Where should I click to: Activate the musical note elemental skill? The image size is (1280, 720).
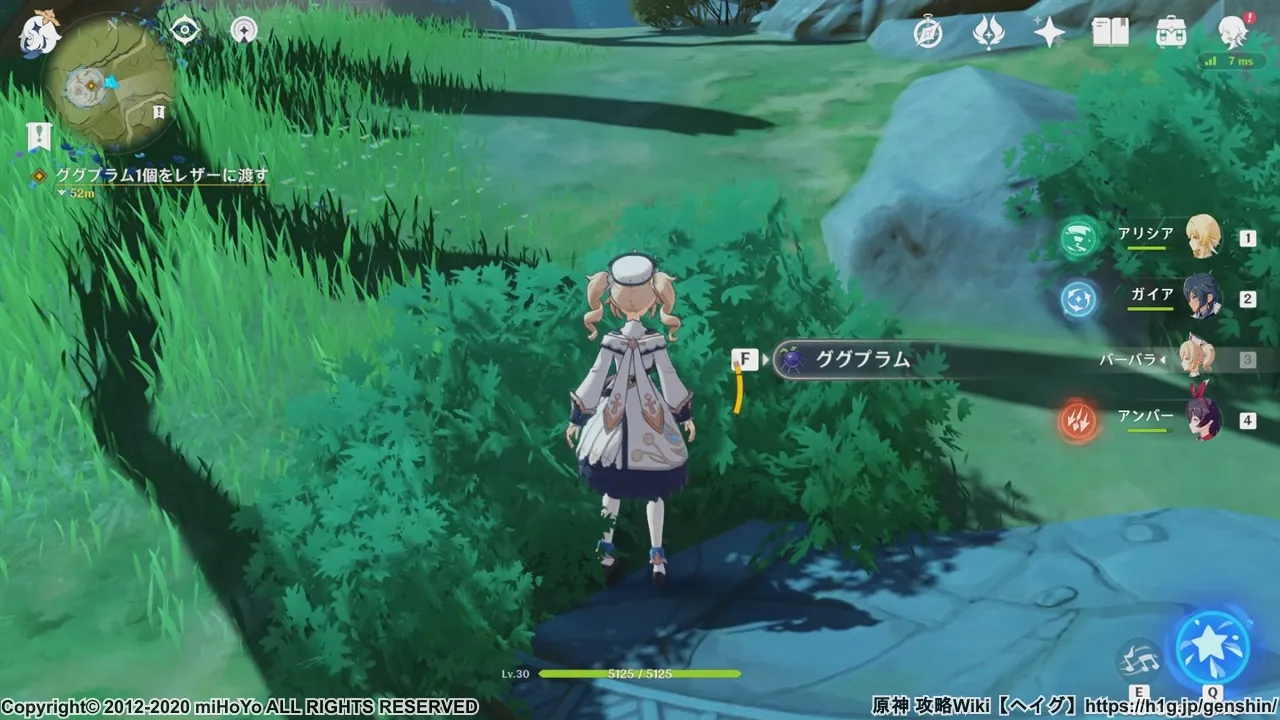1139,661
